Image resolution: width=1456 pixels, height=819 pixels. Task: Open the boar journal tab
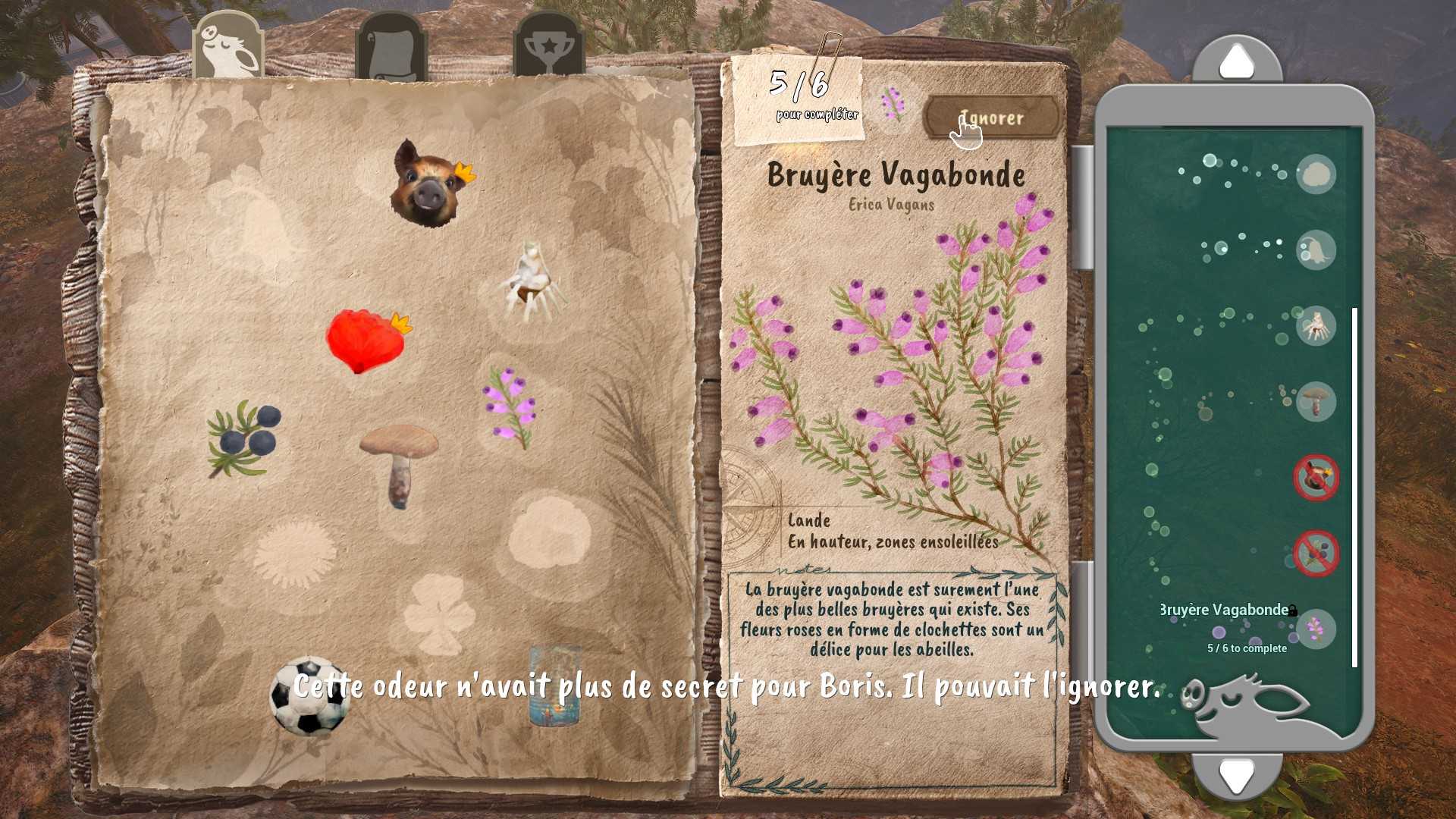227,47
